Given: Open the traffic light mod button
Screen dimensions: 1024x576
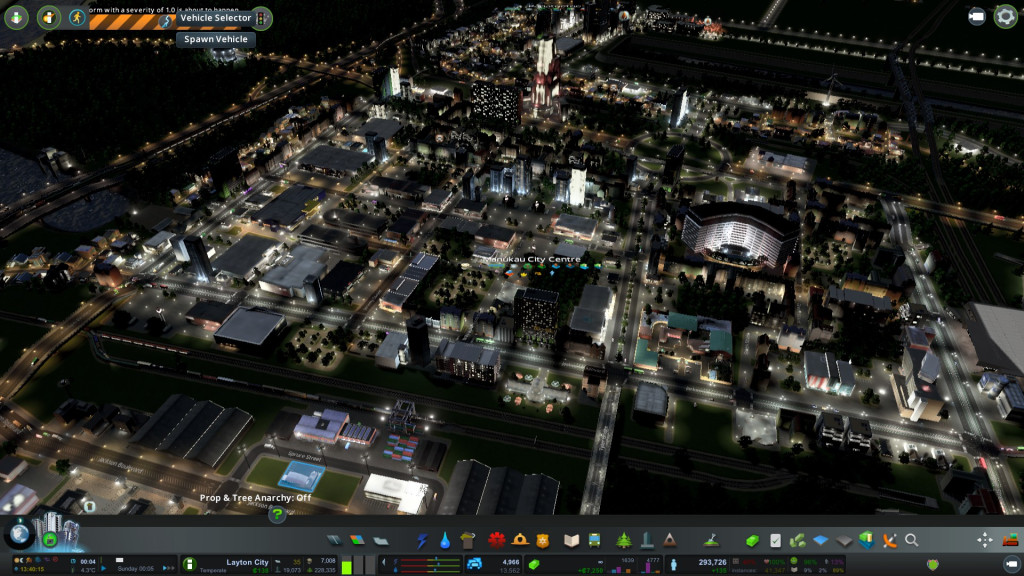Looking at the screenshot, I should (262, 18).
